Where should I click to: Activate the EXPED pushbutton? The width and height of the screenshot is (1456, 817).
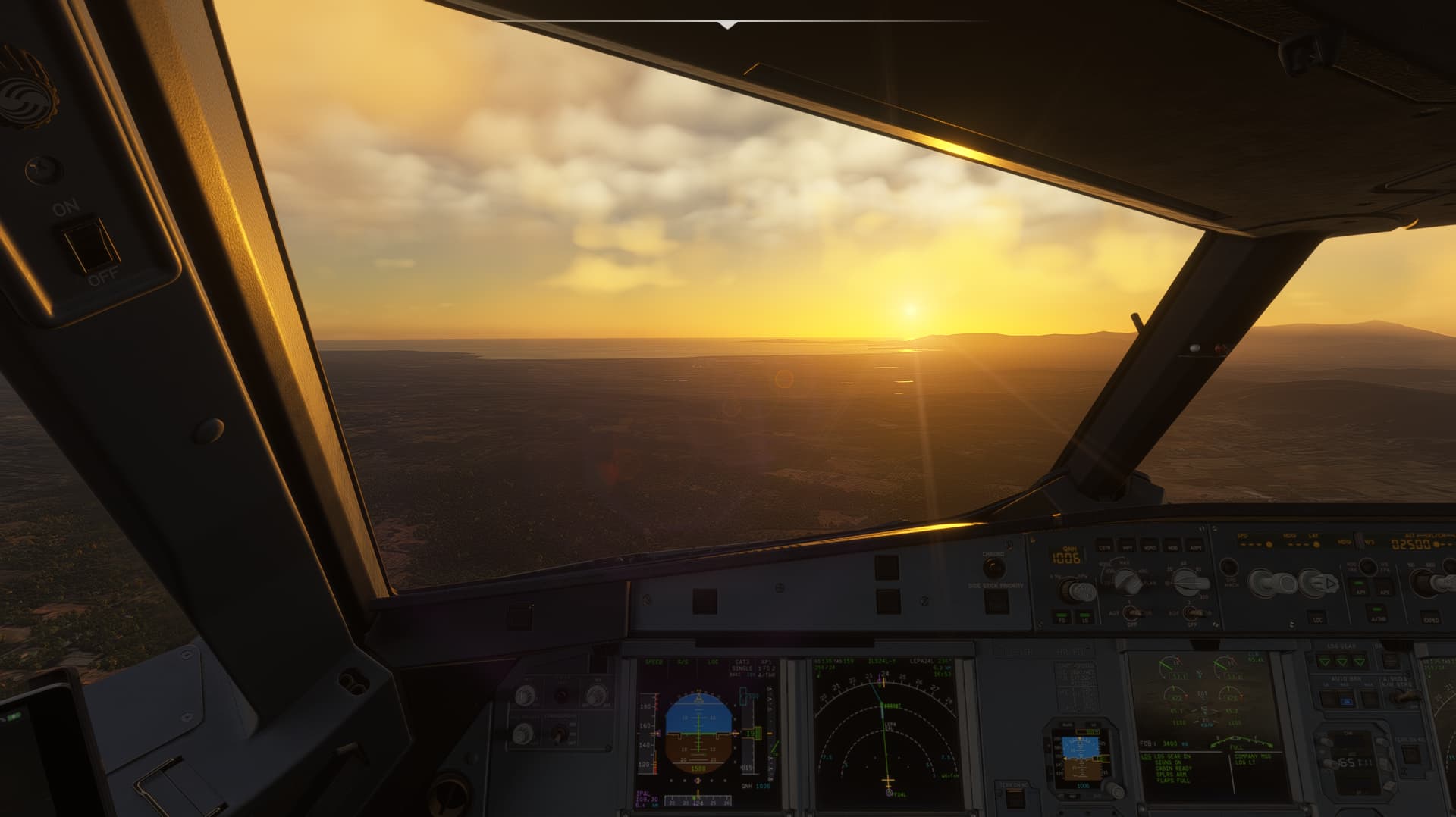click(x=1431, y=618)
